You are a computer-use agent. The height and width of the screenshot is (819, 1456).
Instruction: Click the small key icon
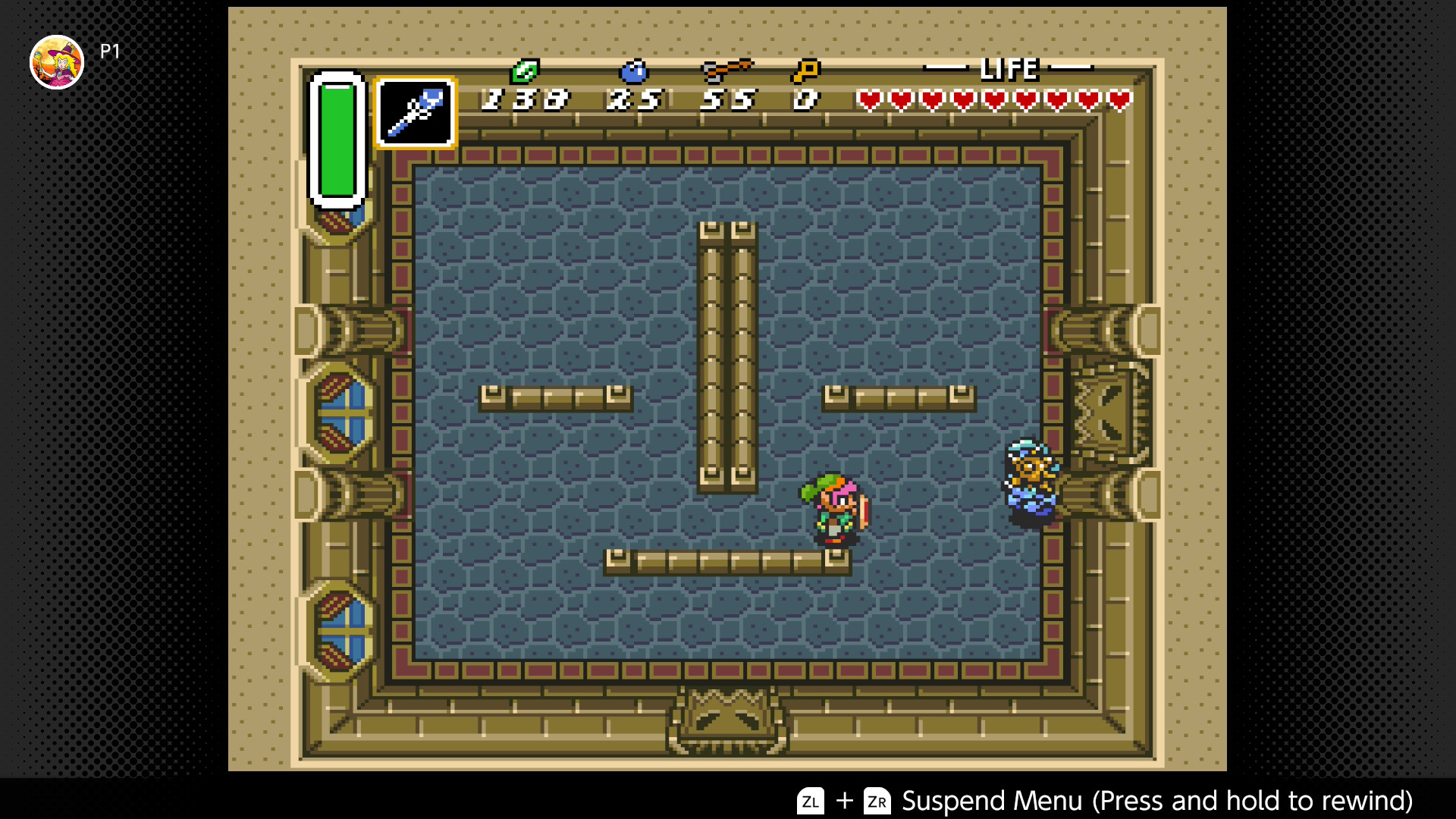click(805, 71)
